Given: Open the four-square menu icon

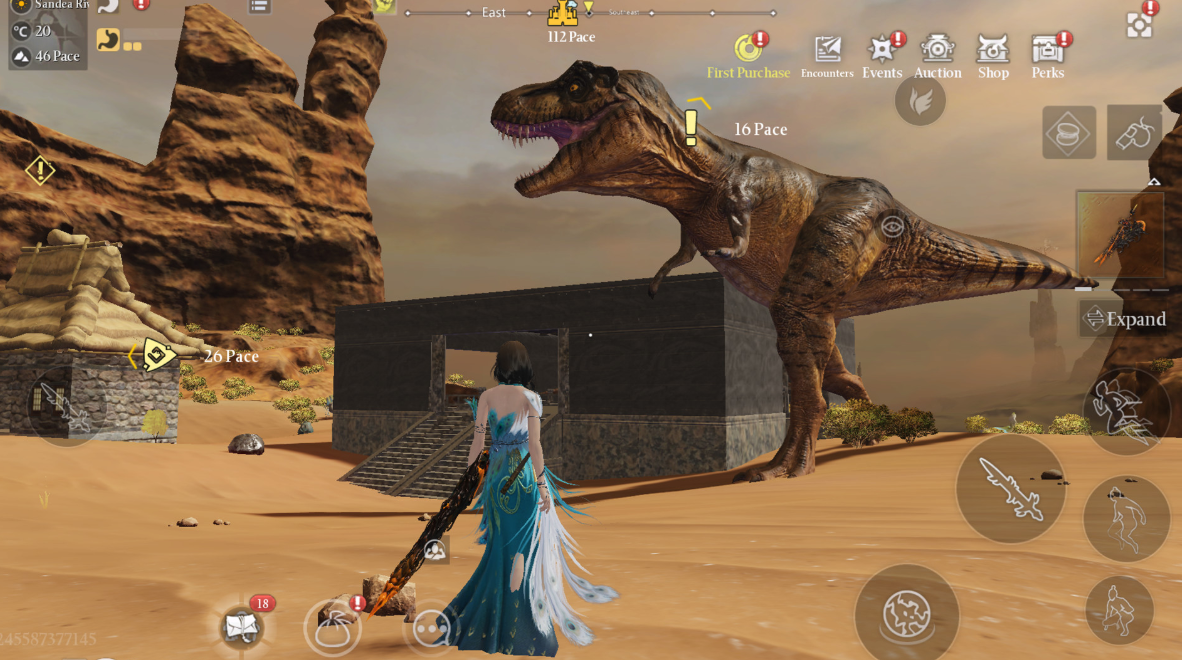Looking at the screenshot, I should 1139,25.
